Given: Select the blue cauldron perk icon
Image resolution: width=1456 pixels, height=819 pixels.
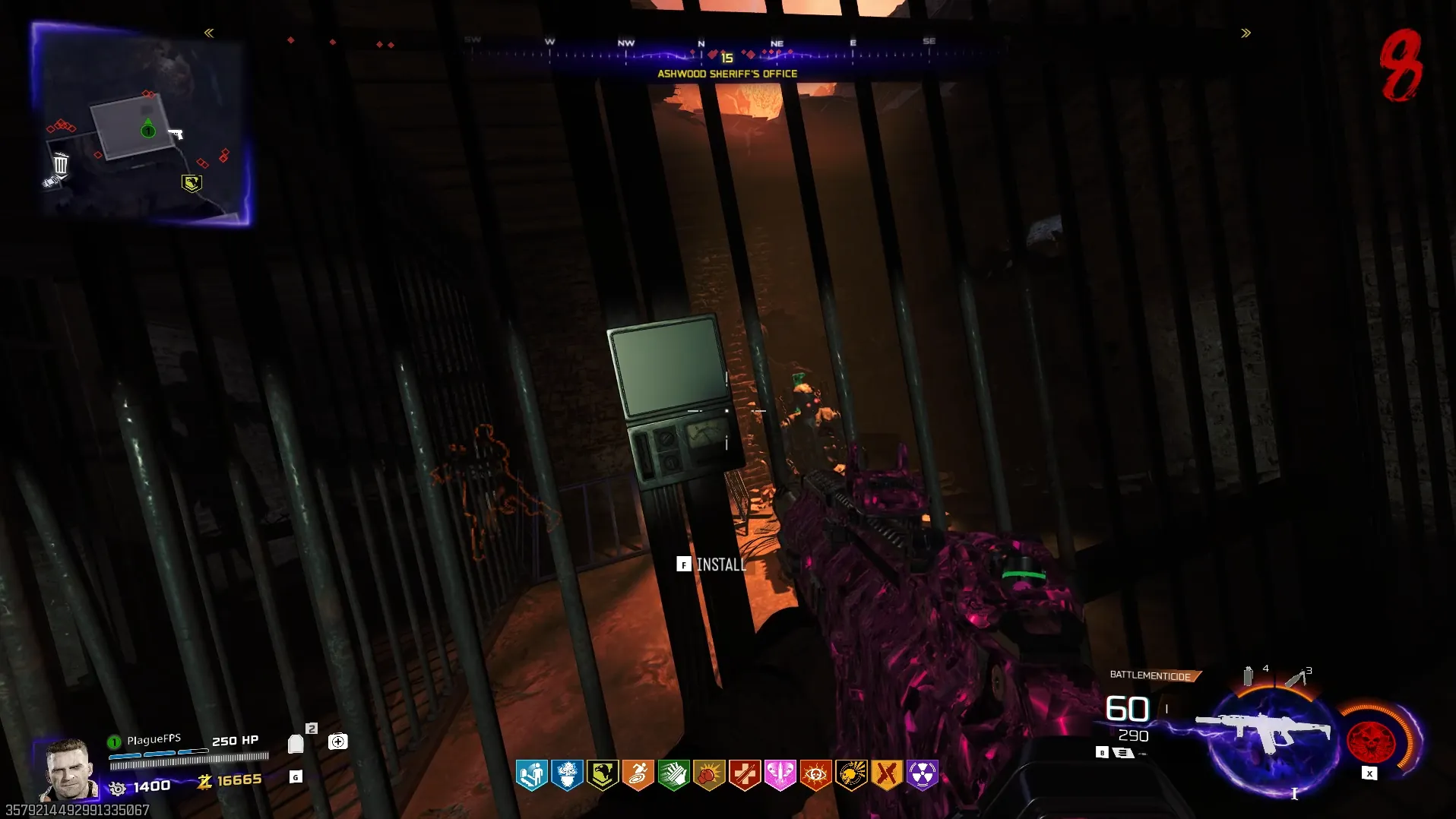Looking at the screenshot, I should point(567,775).
